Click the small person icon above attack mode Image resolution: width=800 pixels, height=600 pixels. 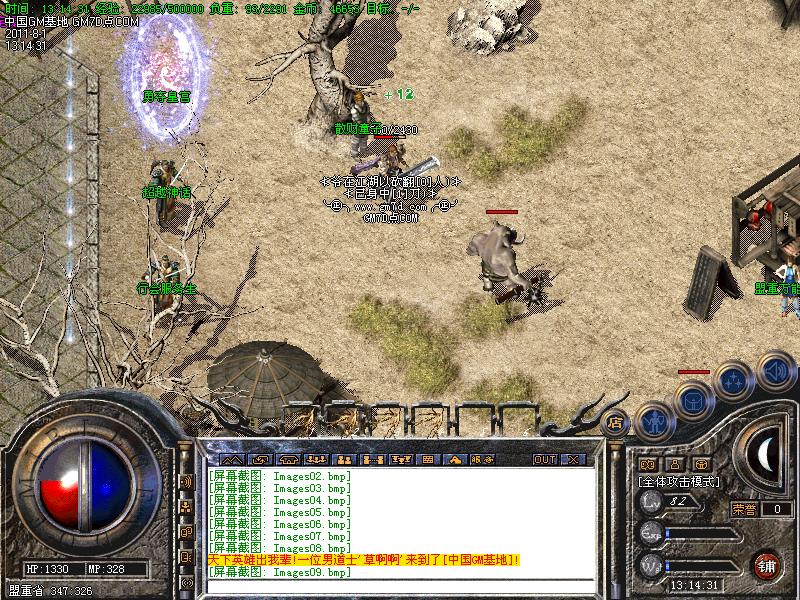[672, 465]
